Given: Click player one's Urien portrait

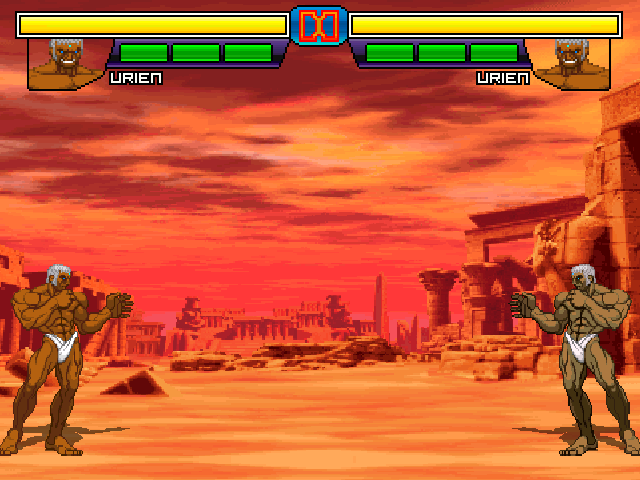Looking at the screenshot, I should coord(68,63).
